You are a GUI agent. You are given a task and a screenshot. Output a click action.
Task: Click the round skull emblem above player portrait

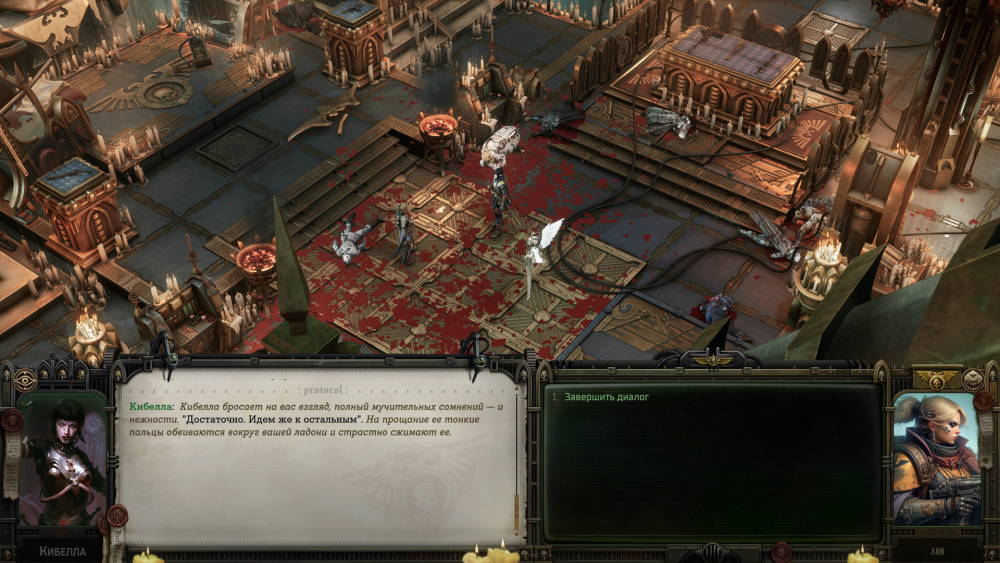click(x=972, y=379)
